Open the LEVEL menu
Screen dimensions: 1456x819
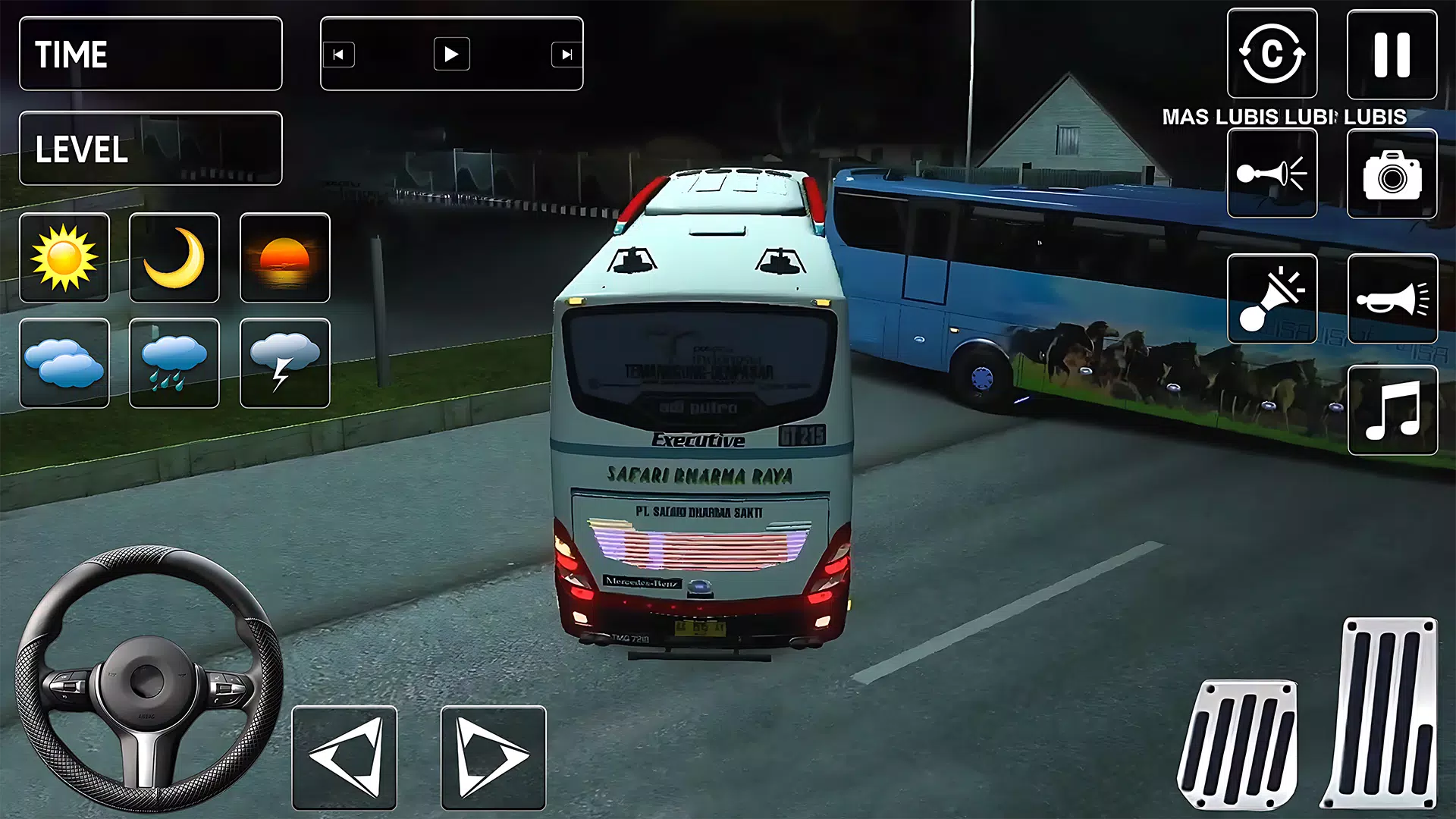(150, 149)
